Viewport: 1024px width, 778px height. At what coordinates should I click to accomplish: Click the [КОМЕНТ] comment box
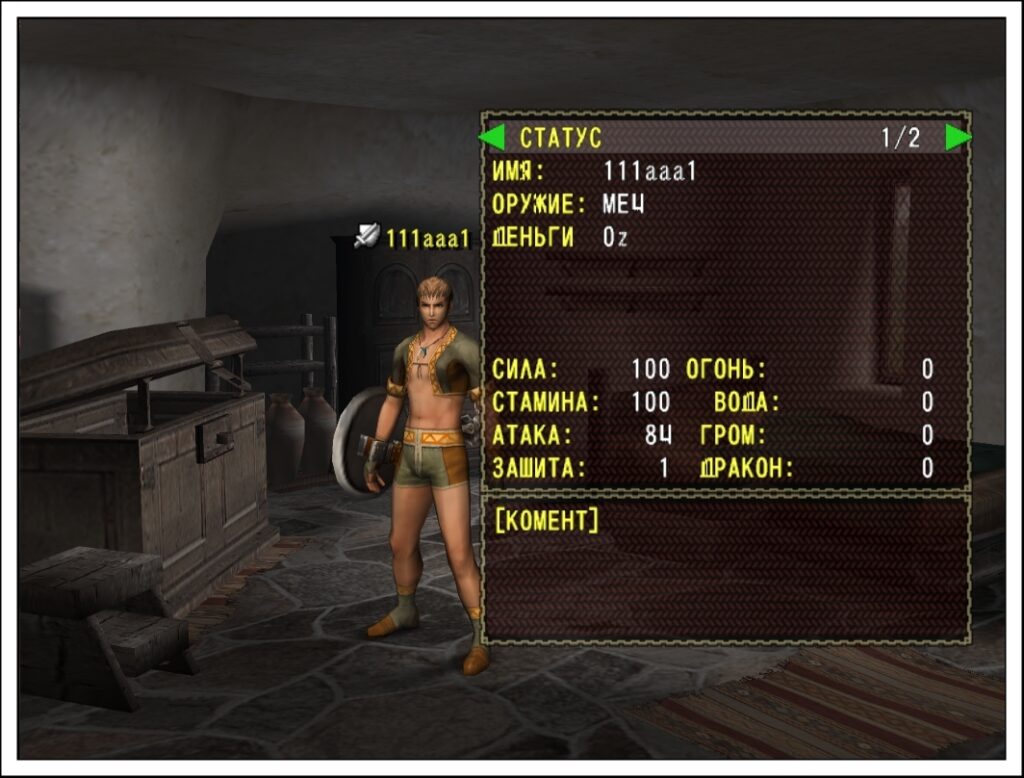(x=726, y=568)
